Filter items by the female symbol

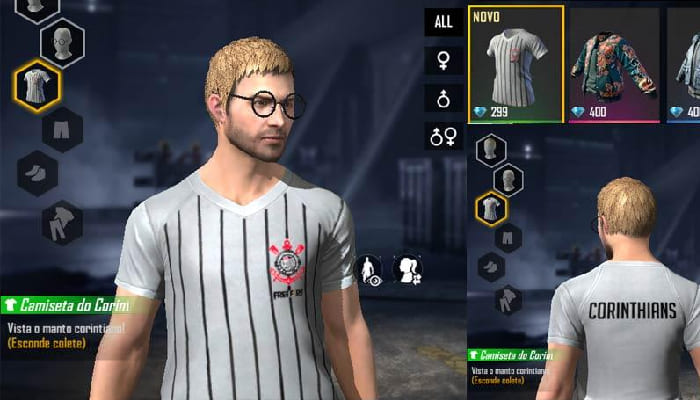(x=443, y=60)
